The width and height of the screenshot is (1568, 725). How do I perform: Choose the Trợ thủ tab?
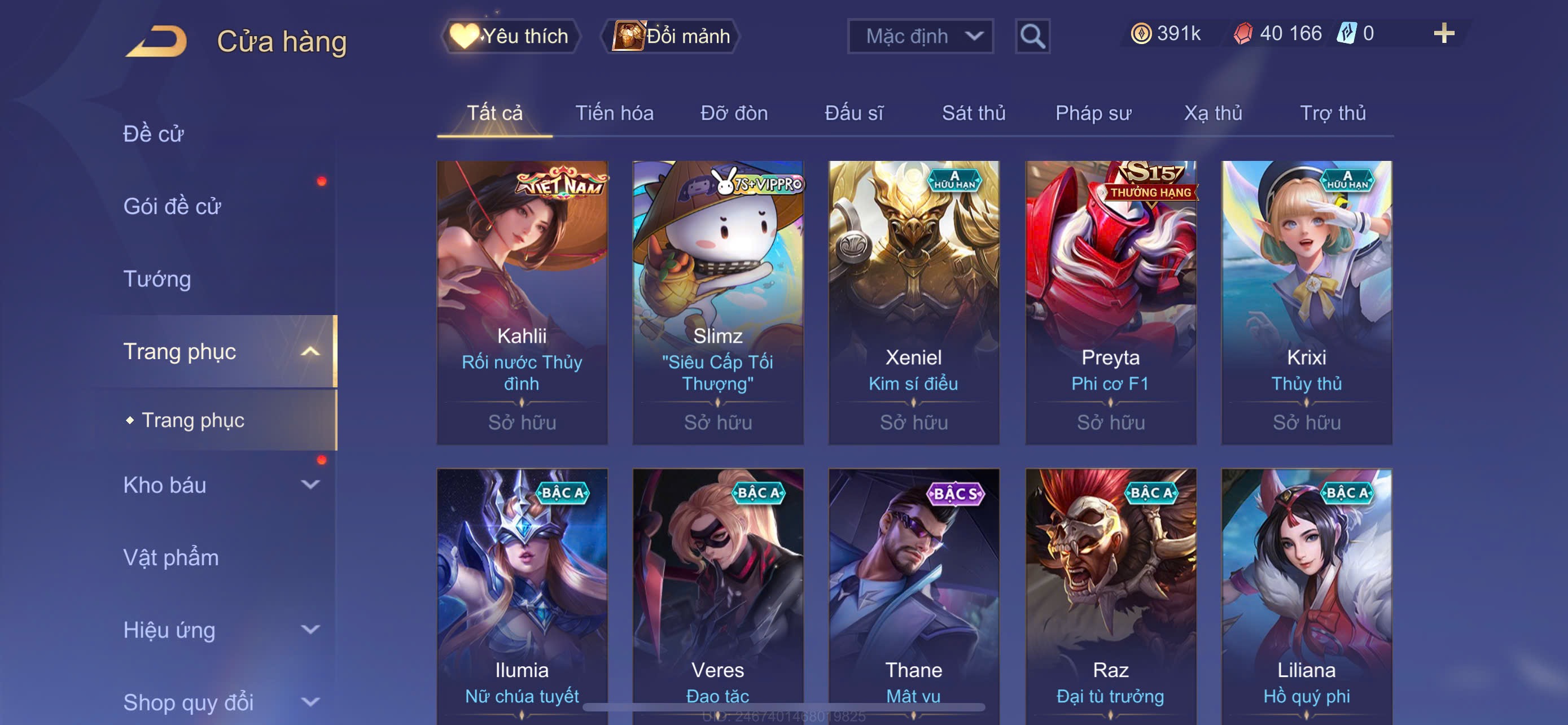pyautogui.click(x=1333, y=113)
